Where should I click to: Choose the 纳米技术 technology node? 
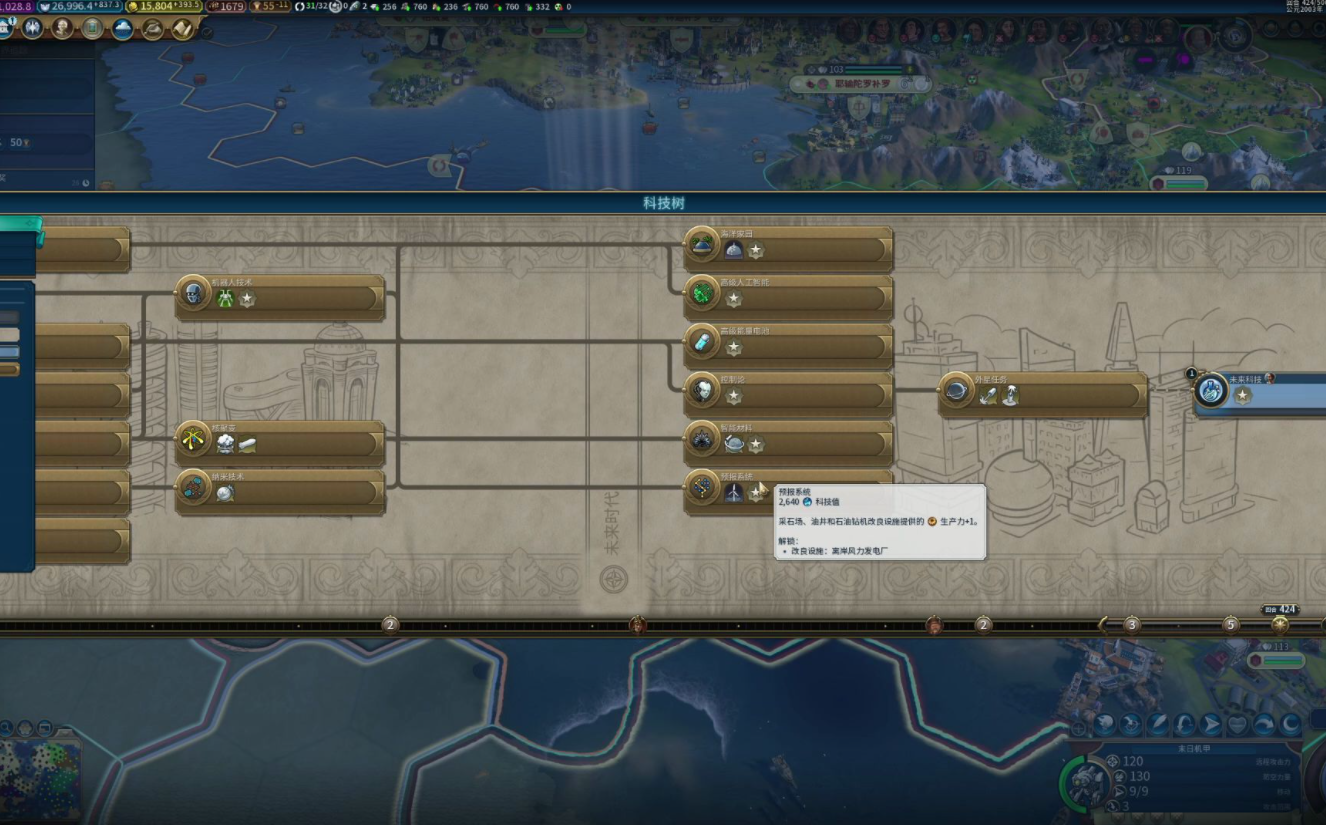tap(280, 490)
